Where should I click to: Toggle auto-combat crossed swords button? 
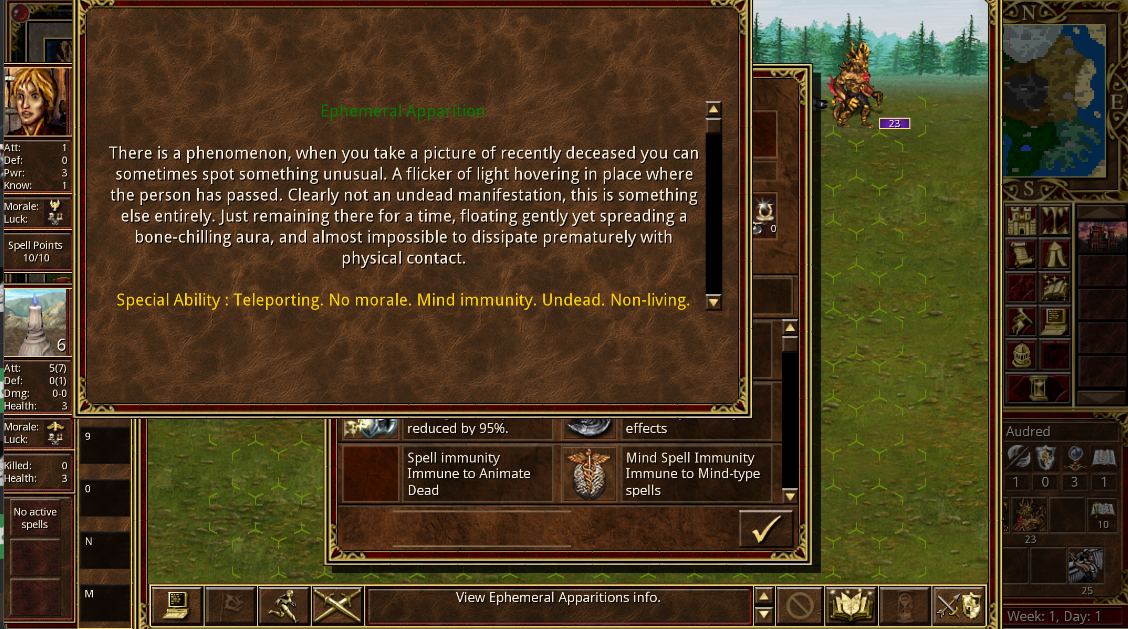point(336,604)
